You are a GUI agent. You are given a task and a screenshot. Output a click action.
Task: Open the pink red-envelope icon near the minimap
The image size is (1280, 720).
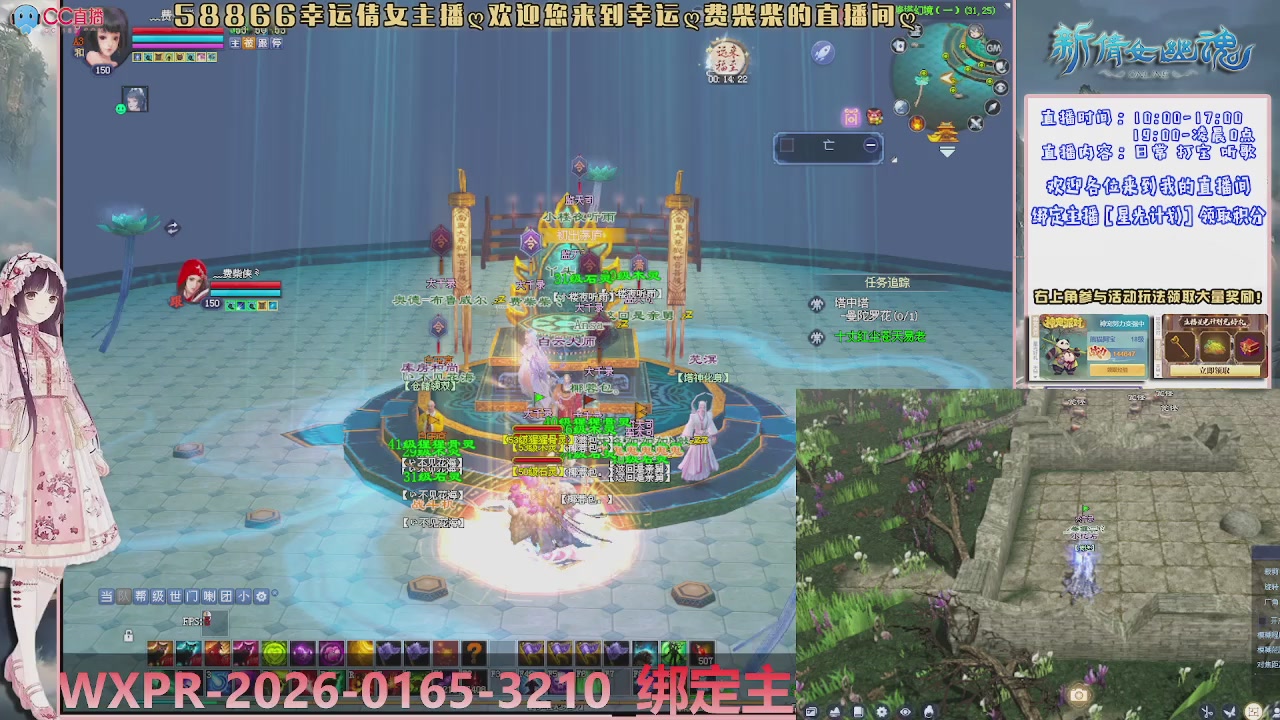[x=852, y=117]
